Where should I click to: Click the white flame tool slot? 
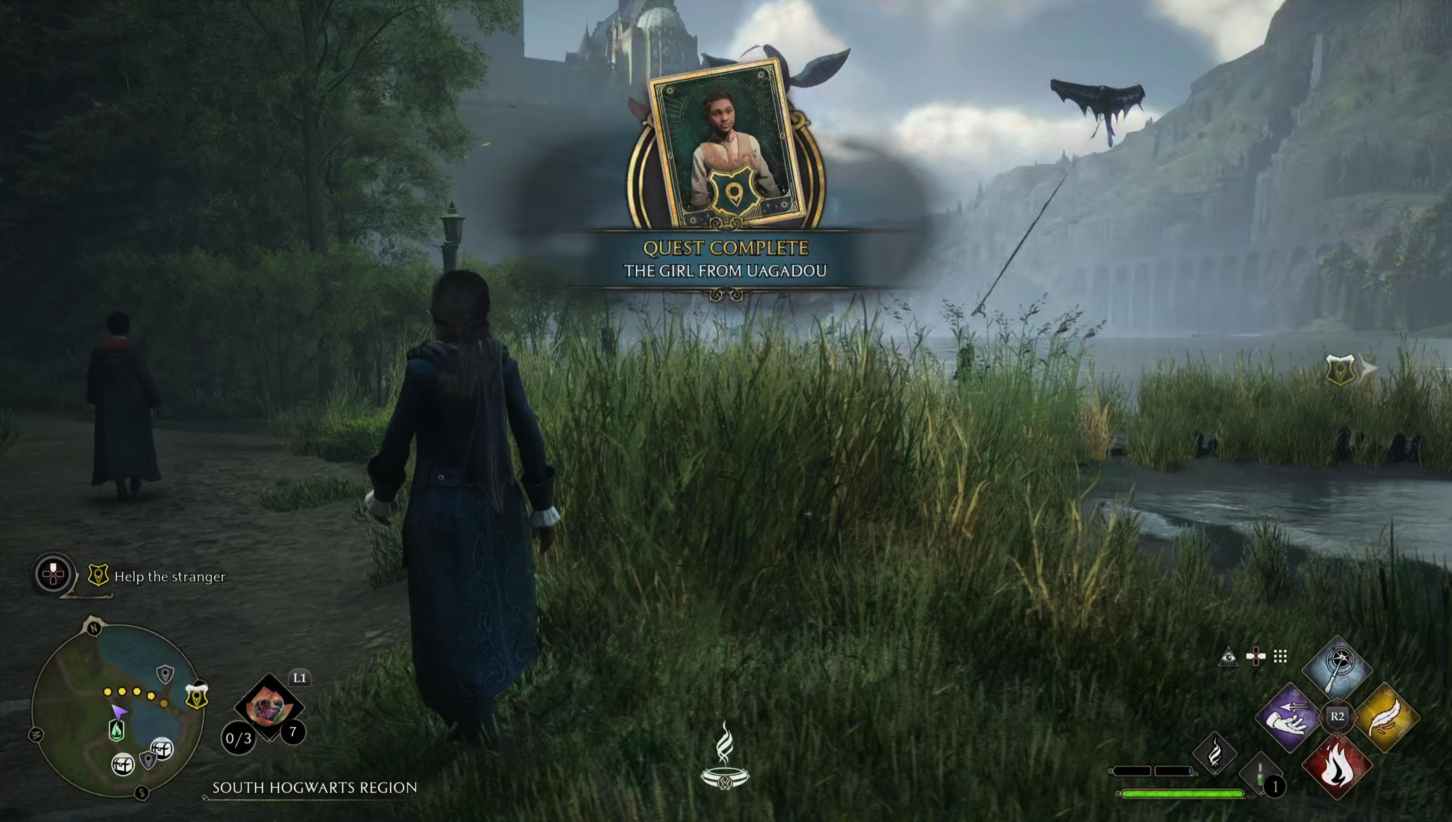1214,752
